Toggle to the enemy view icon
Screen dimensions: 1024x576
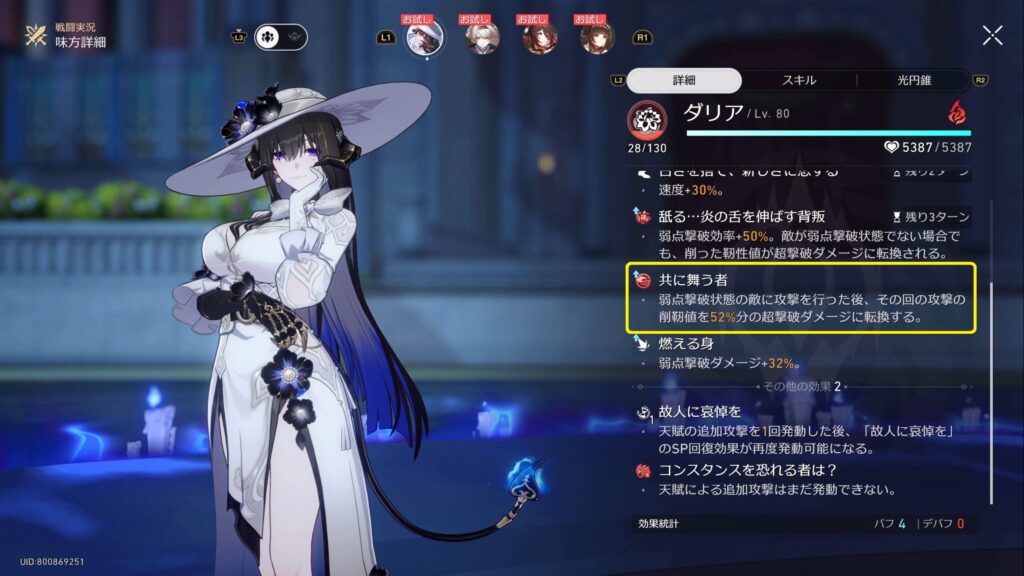(295, 37)
